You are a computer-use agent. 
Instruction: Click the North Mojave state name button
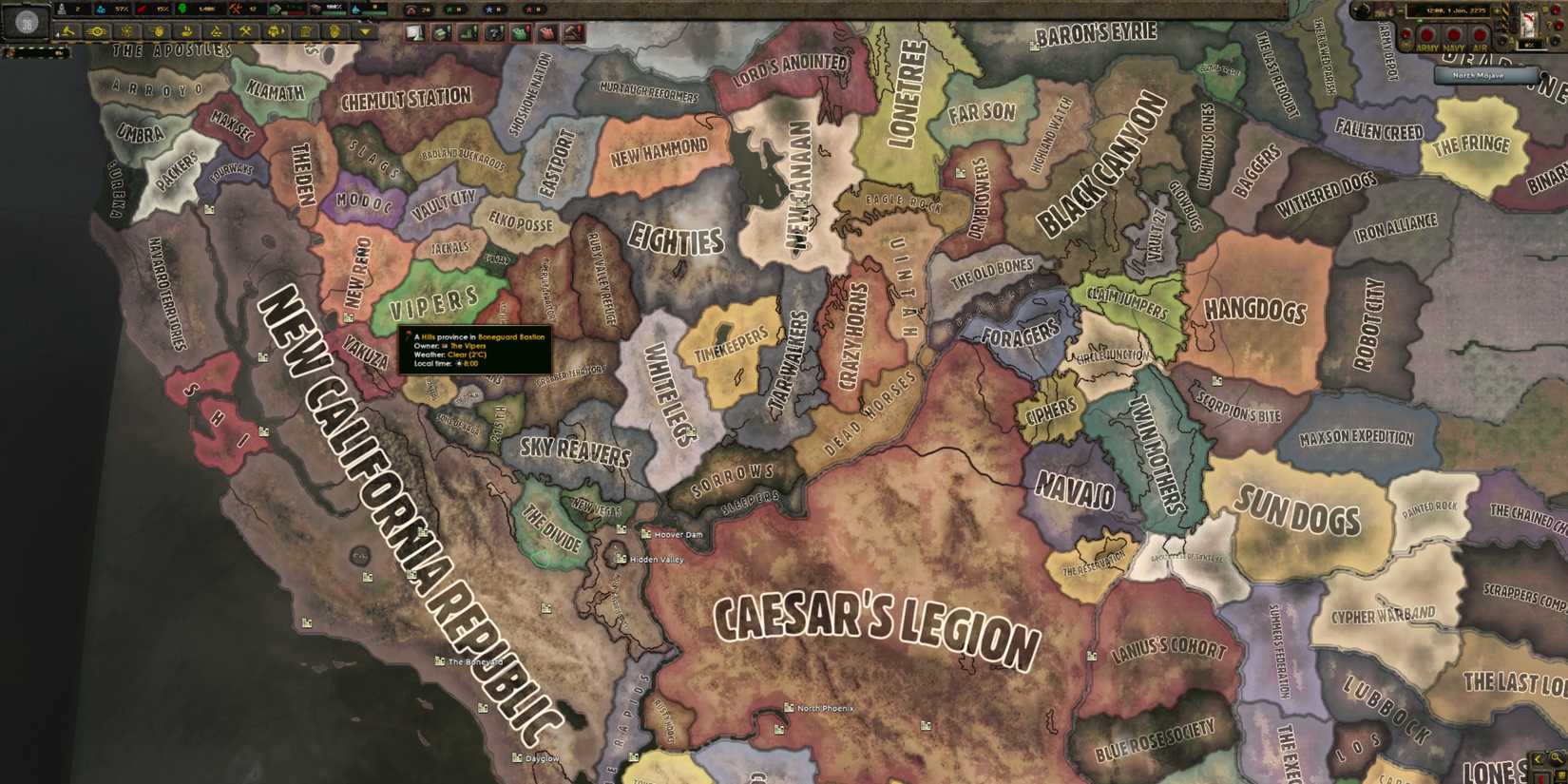pyautogui.click(x=1487, y=75)
